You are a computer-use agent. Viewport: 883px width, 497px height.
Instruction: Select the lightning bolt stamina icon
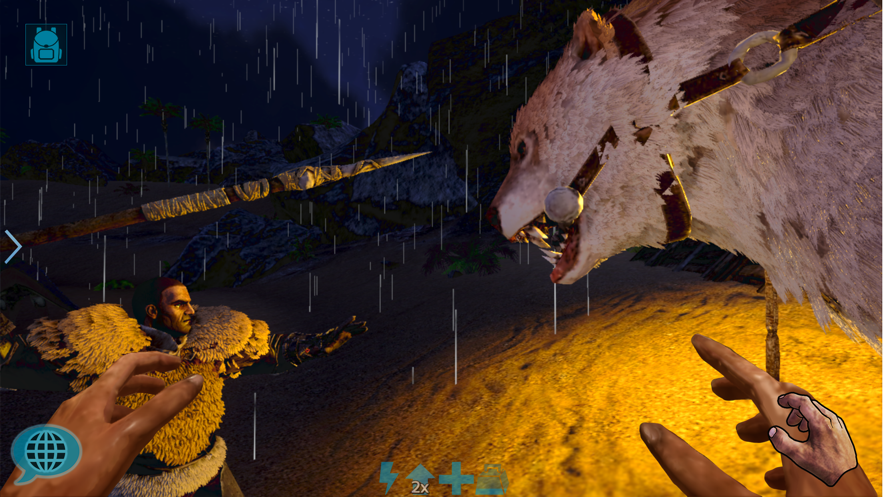389,477
